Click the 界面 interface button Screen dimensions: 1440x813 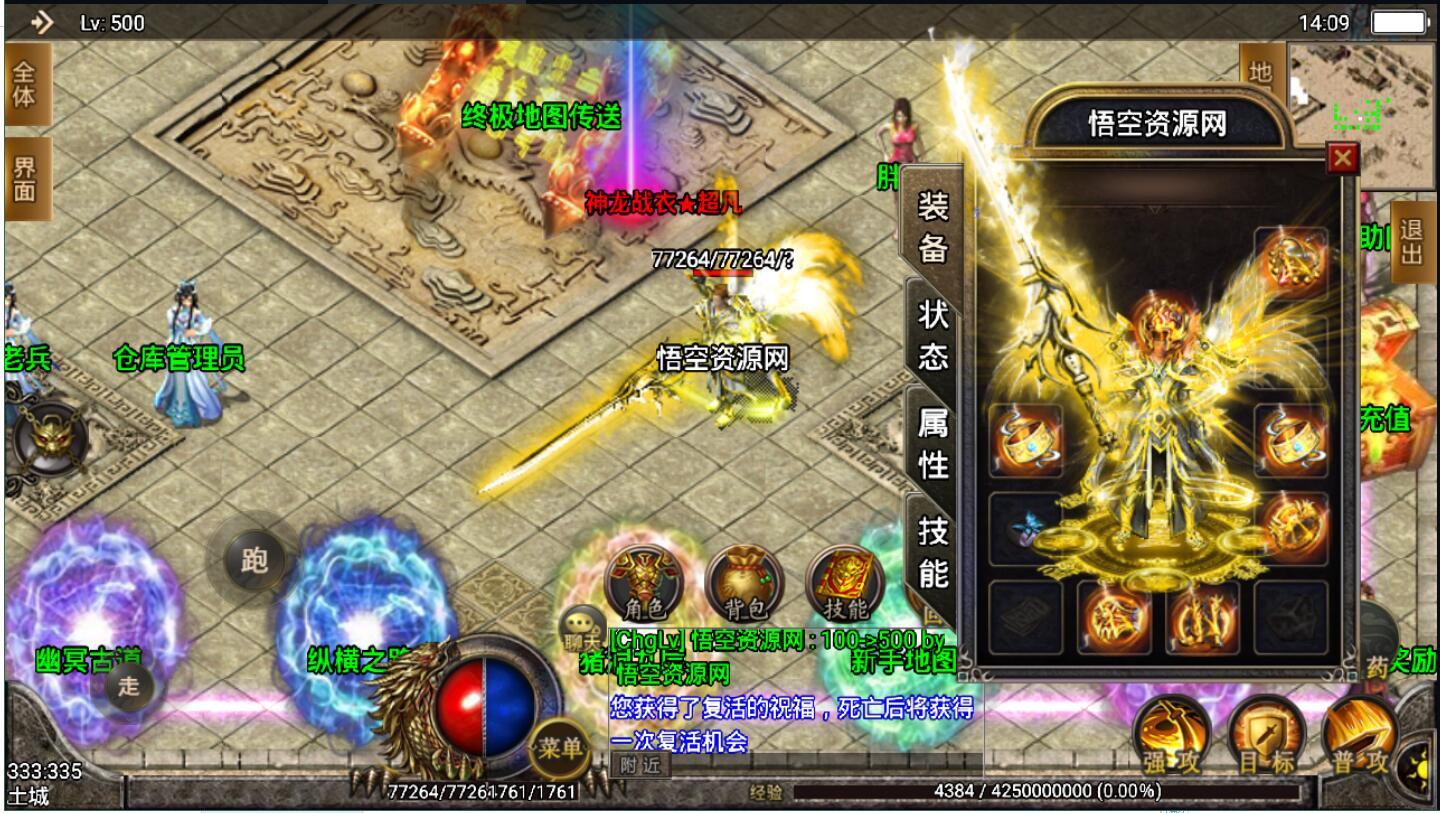point(25,179)
